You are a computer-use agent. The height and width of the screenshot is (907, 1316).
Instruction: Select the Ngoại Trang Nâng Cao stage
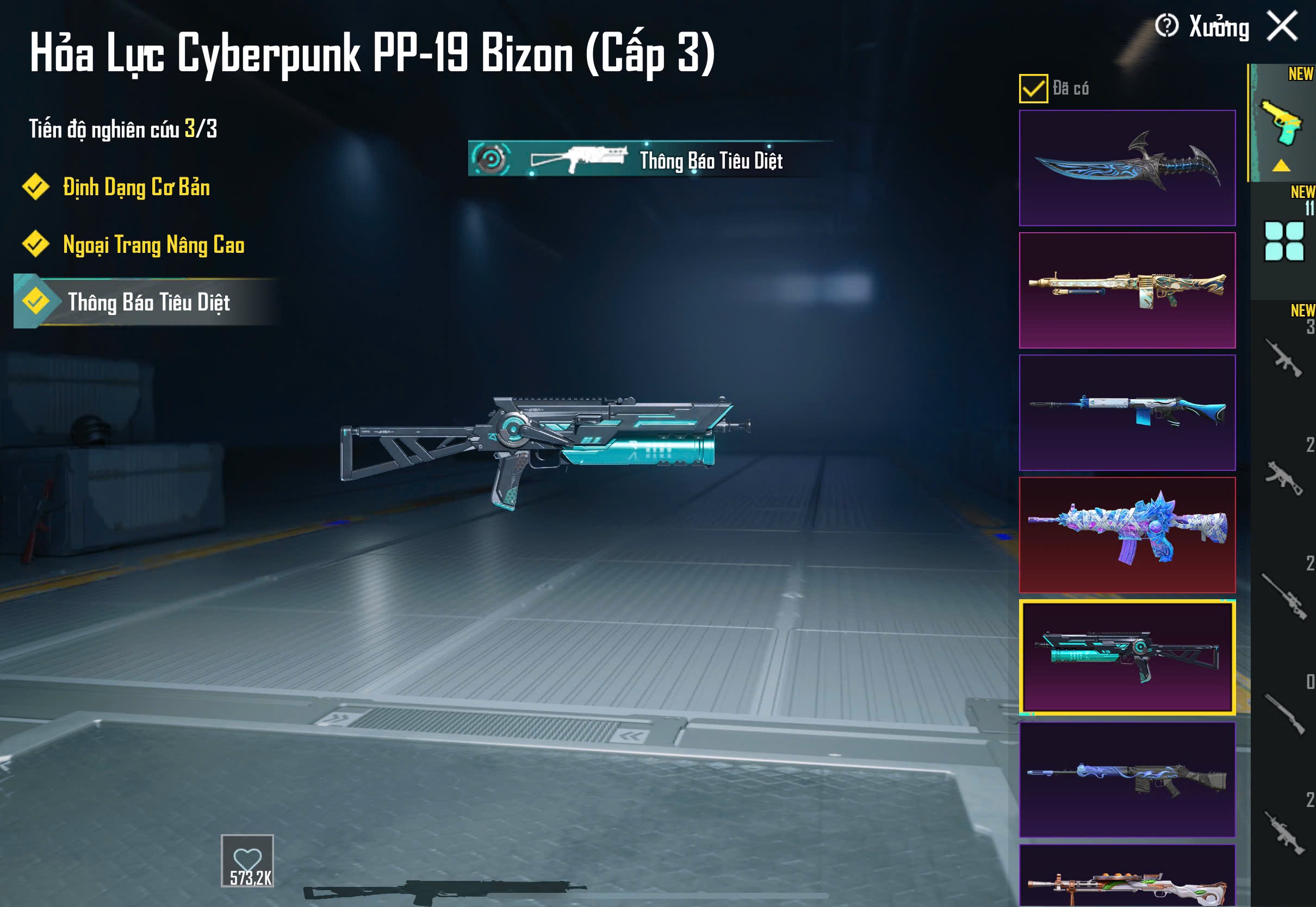point(153,245)
